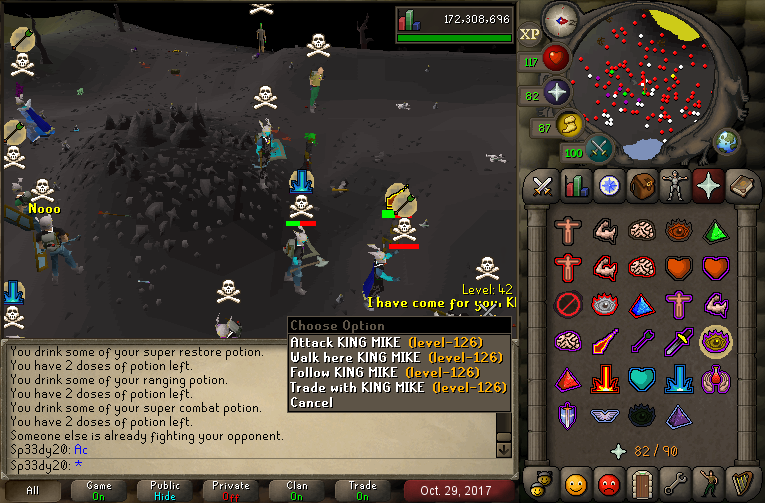Open the world map globe icon
765x503 pixels.
(x=727, y=141)
